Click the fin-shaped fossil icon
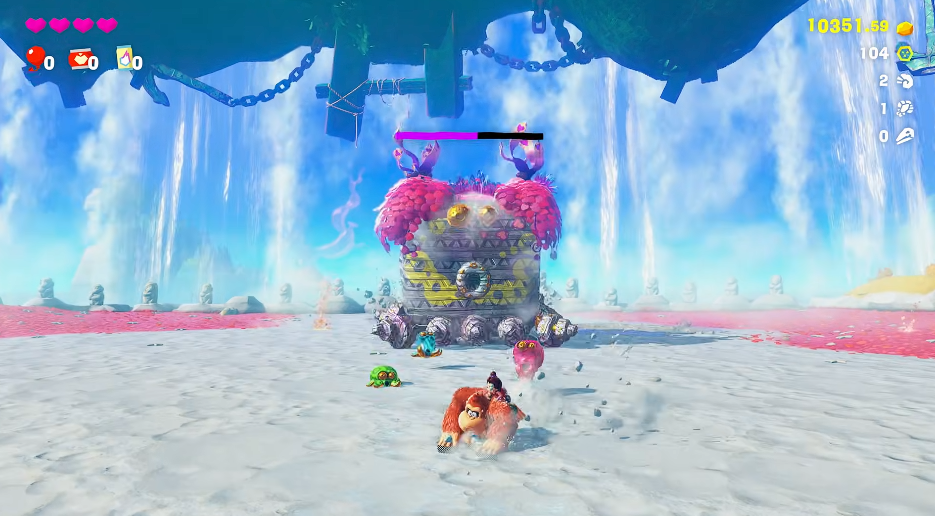The width and height of the screenshot is (935, 516). tap(905, 135)
